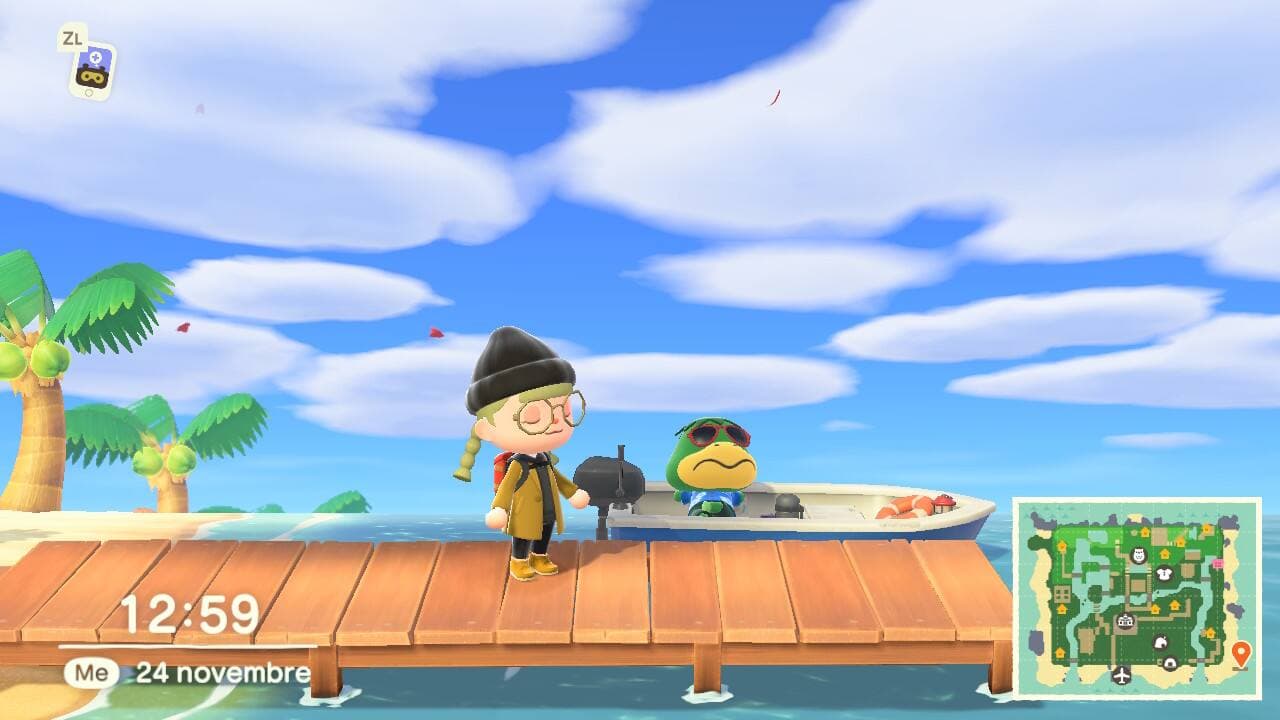Click the orange player location pin on minimap
The height and width of the screenshot is (720, 1280).
pos(1241,654)
